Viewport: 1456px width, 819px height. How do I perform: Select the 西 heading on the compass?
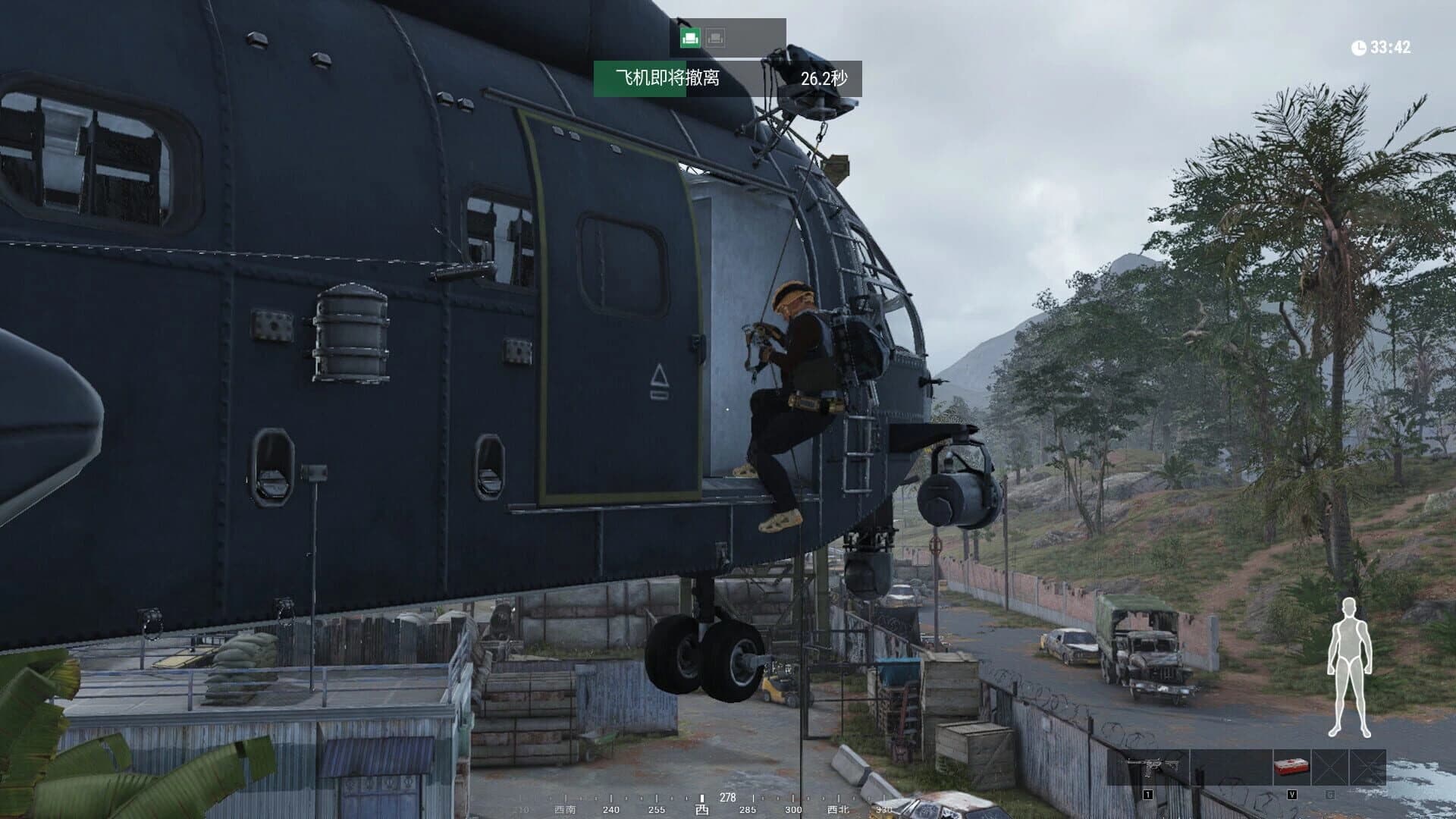[x=702, y=809]
